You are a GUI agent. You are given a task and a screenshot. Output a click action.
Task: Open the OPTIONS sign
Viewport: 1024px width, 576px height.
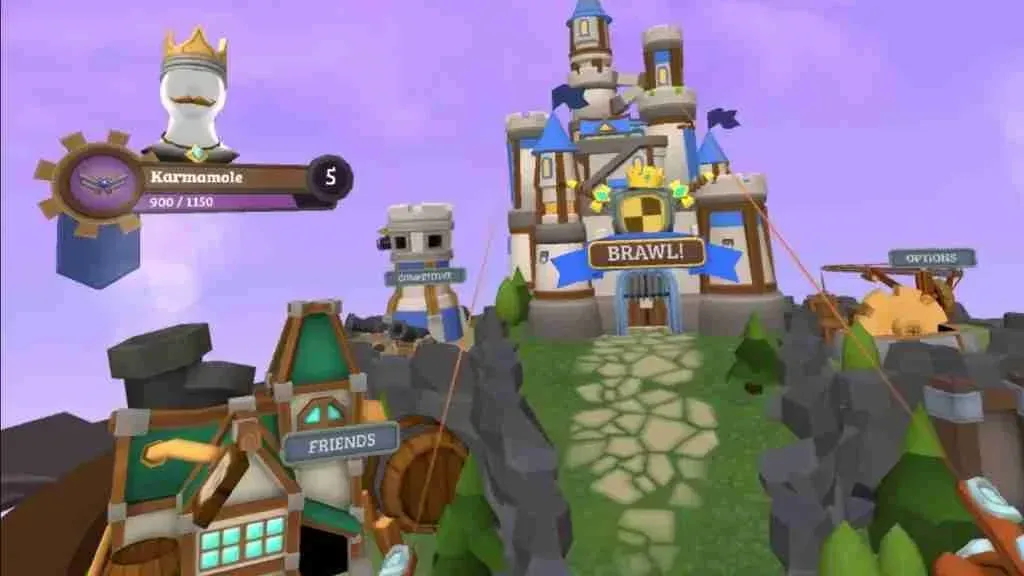932,258
